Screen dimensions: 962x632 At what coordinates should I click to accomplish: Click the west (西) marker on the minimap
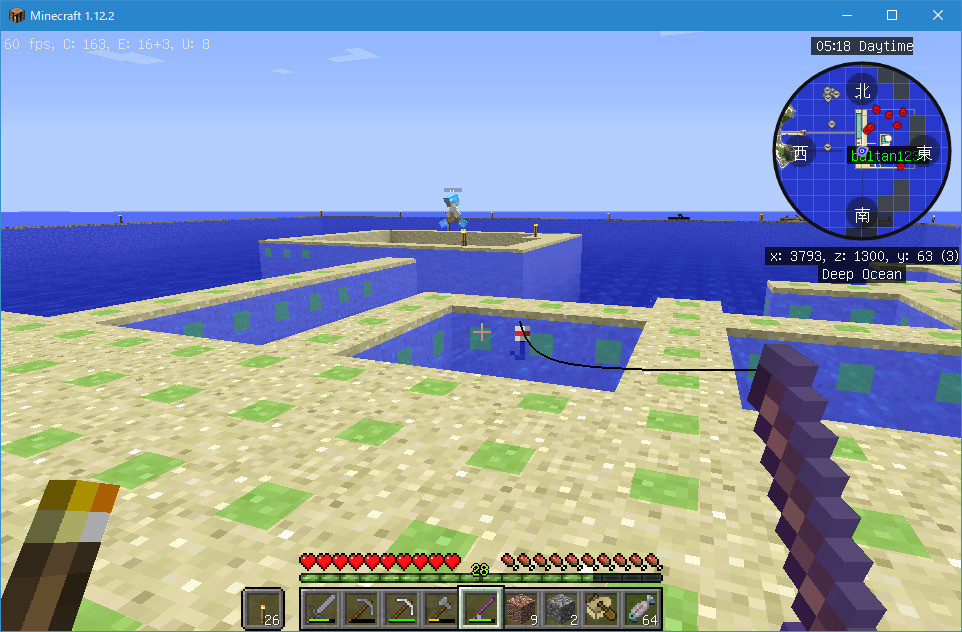(x=799, y=153)
